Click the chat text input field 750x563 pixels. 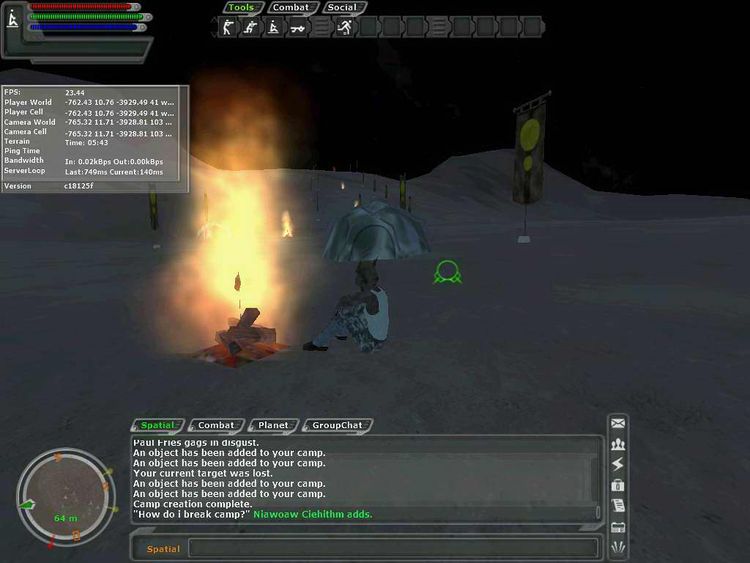[x=392, y=548]
